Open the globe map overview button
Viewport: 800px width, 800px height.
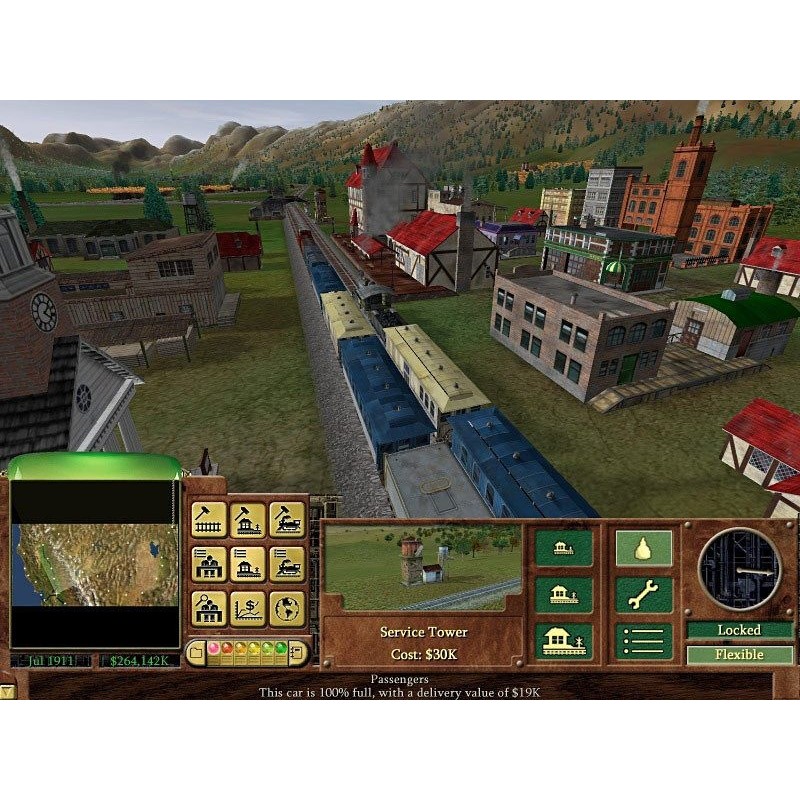[286, 607]
